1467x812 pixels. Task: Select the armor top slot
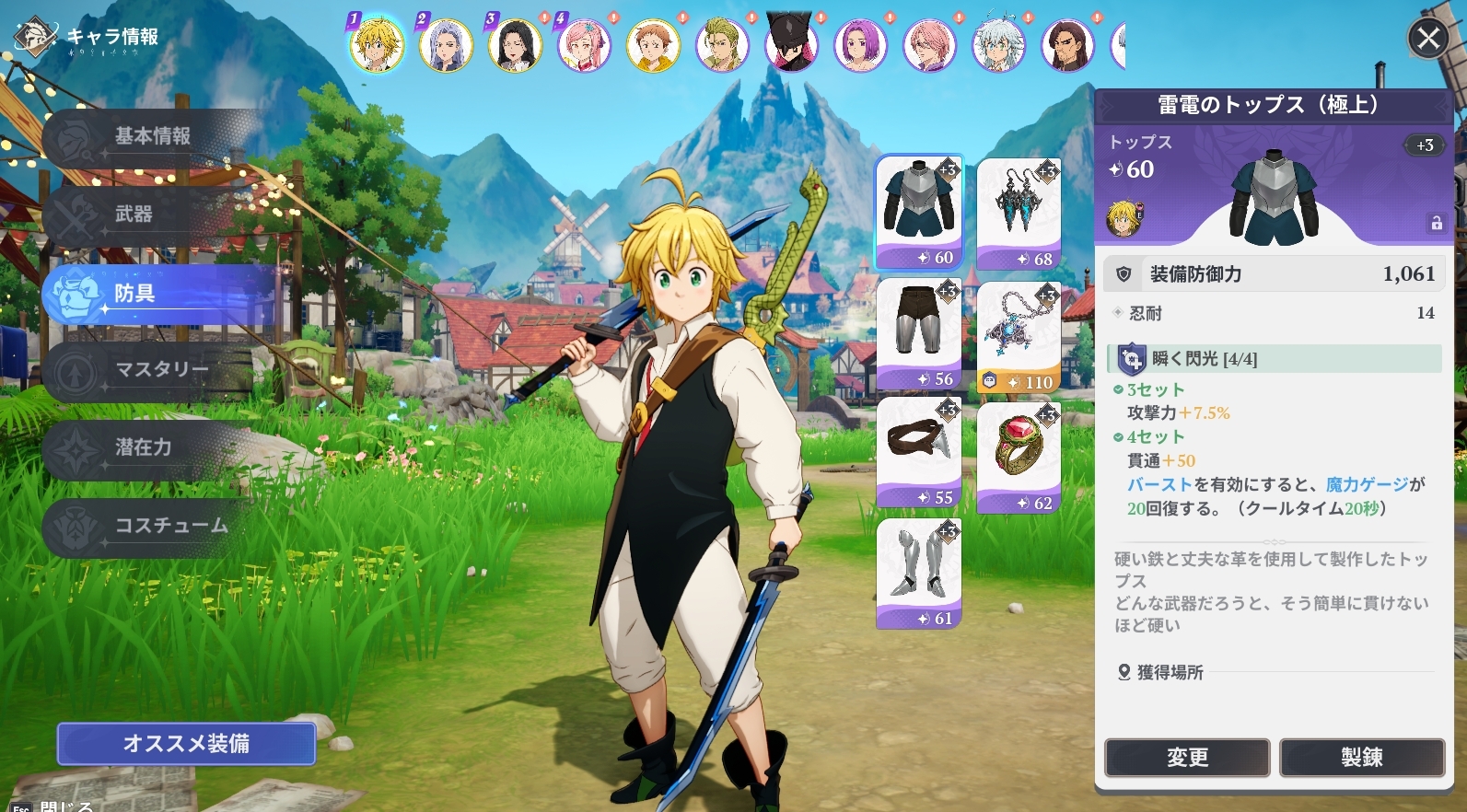point(919,211)
